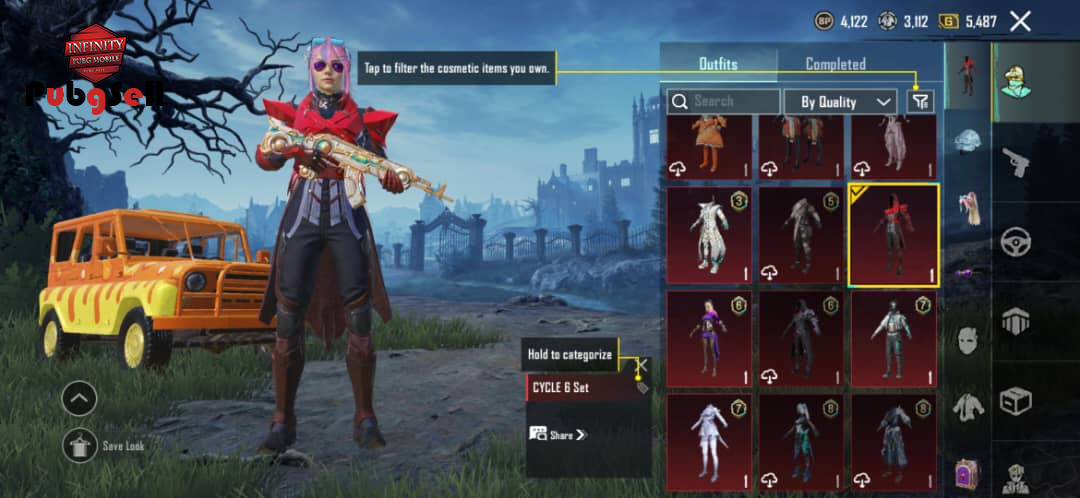Select the Outfits tab
The height and width of the screenshot is (498, 1080).
718,64
